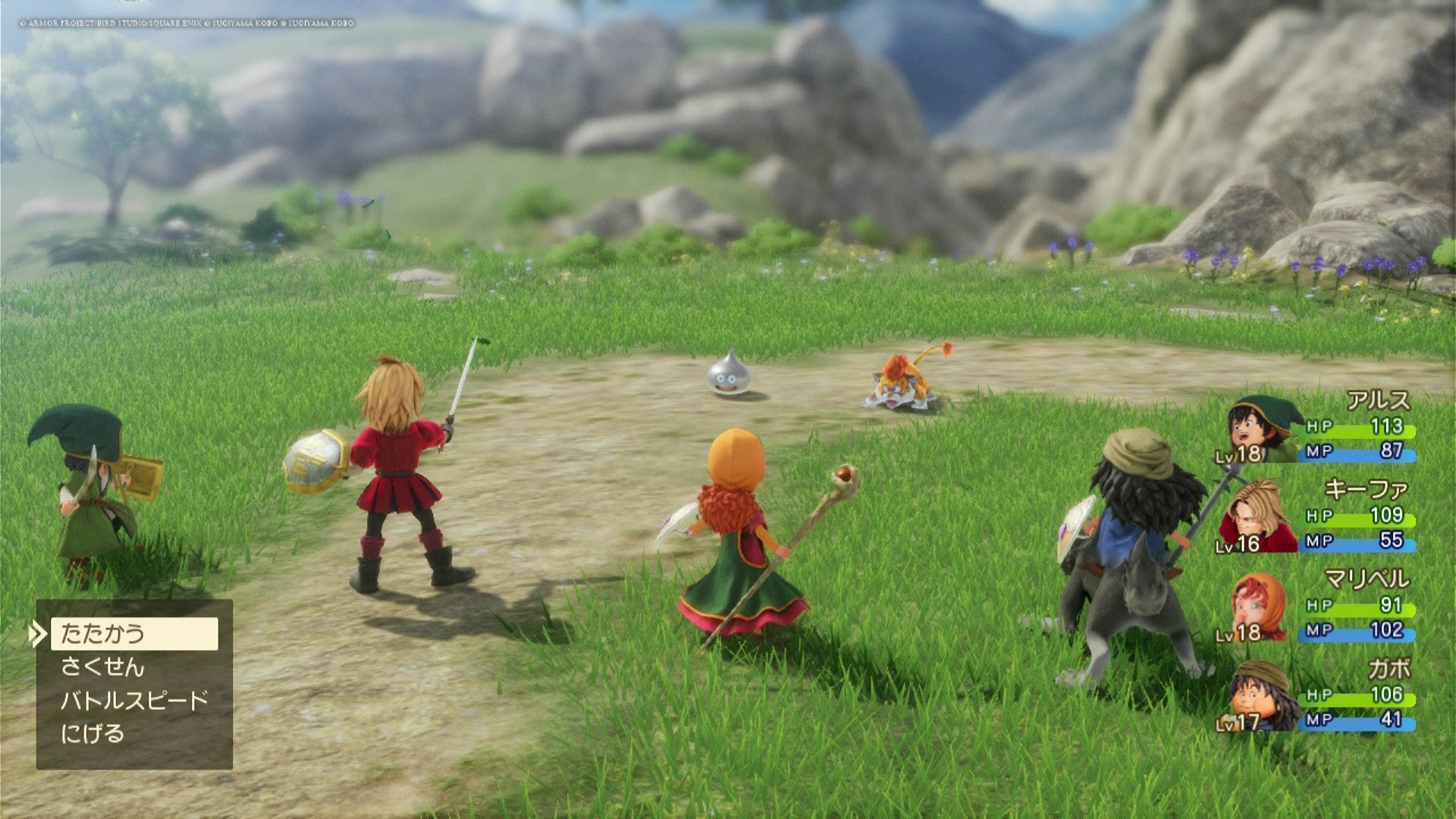Select the たたかう (Fight) command

pyautogui.click(x=134, y=634)
